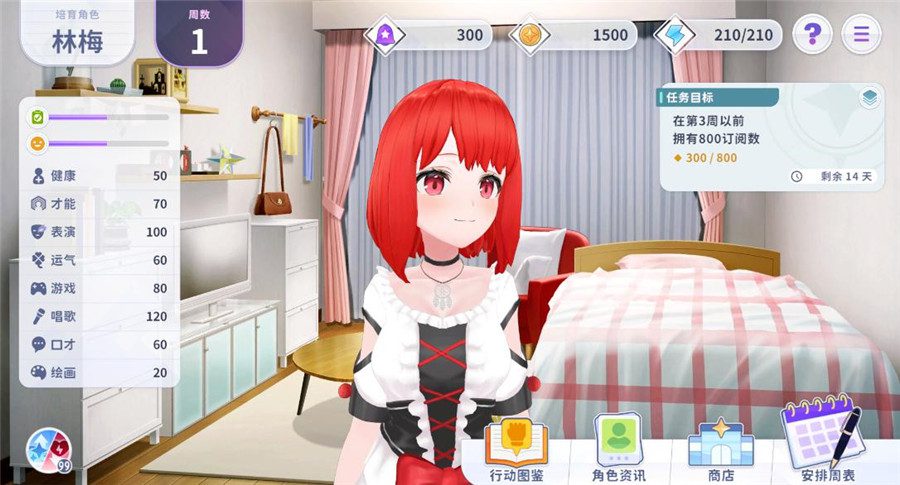The height and width of the screenshot is (485, 900).
Task: Select the 表演 performance stat row
Action: [x=98, y=232]
